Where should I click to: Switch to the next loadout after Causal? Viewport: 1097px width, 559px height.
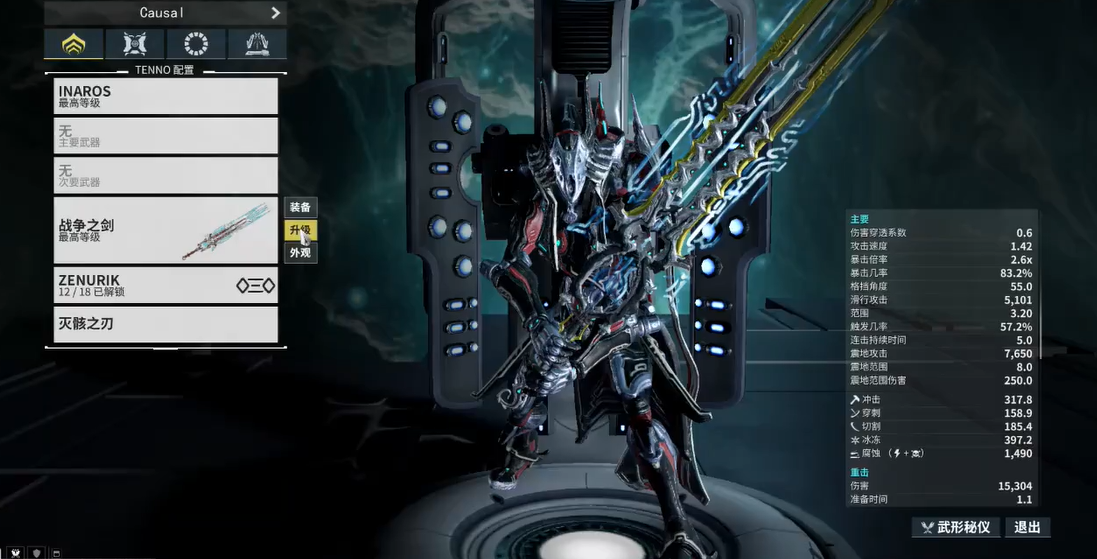pyautogui.click(x=276, y=13)
